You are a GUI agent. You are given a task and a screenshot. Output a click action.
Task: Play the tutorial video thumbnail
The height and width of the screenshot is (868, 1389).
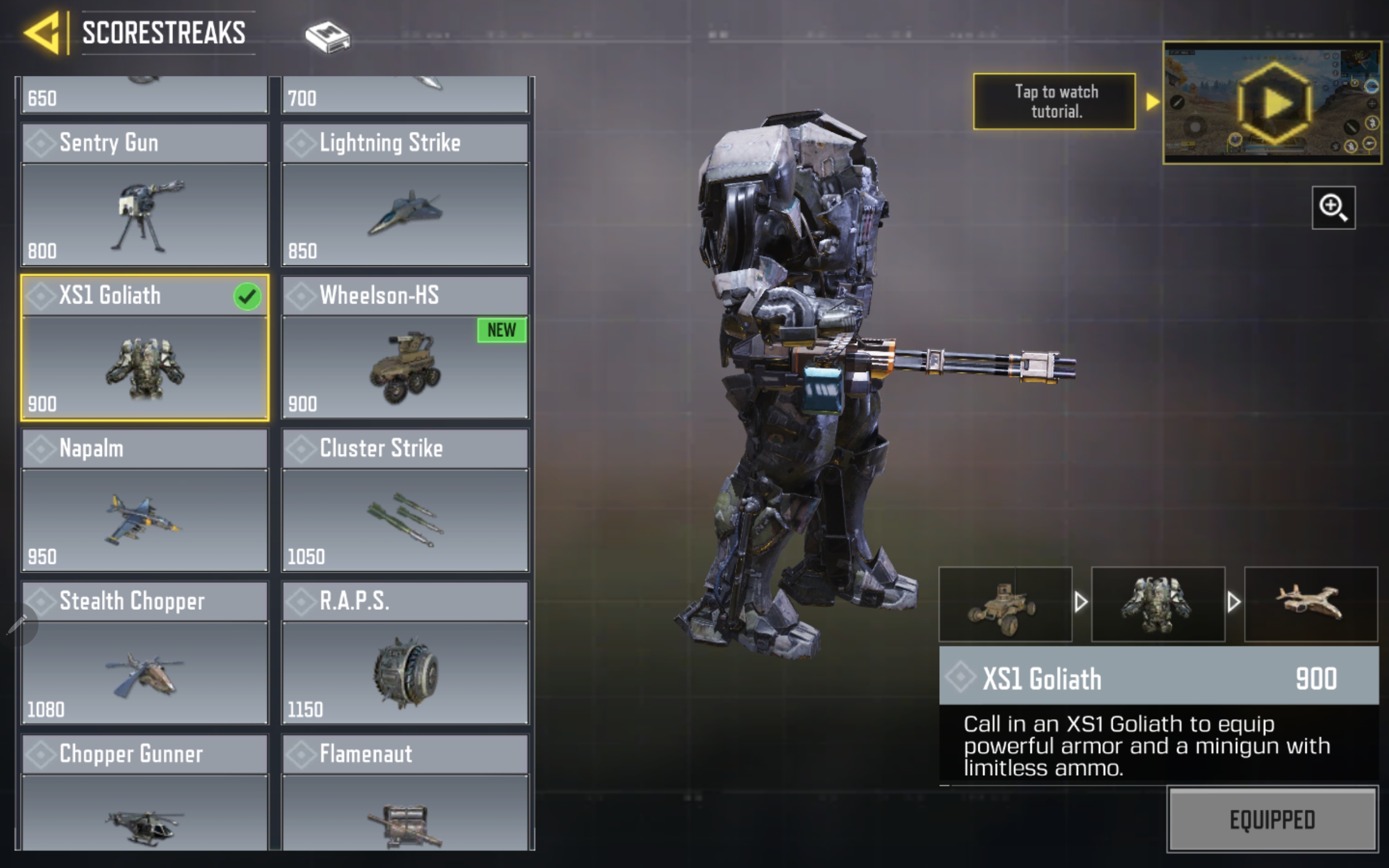[x=1272, y=103]
